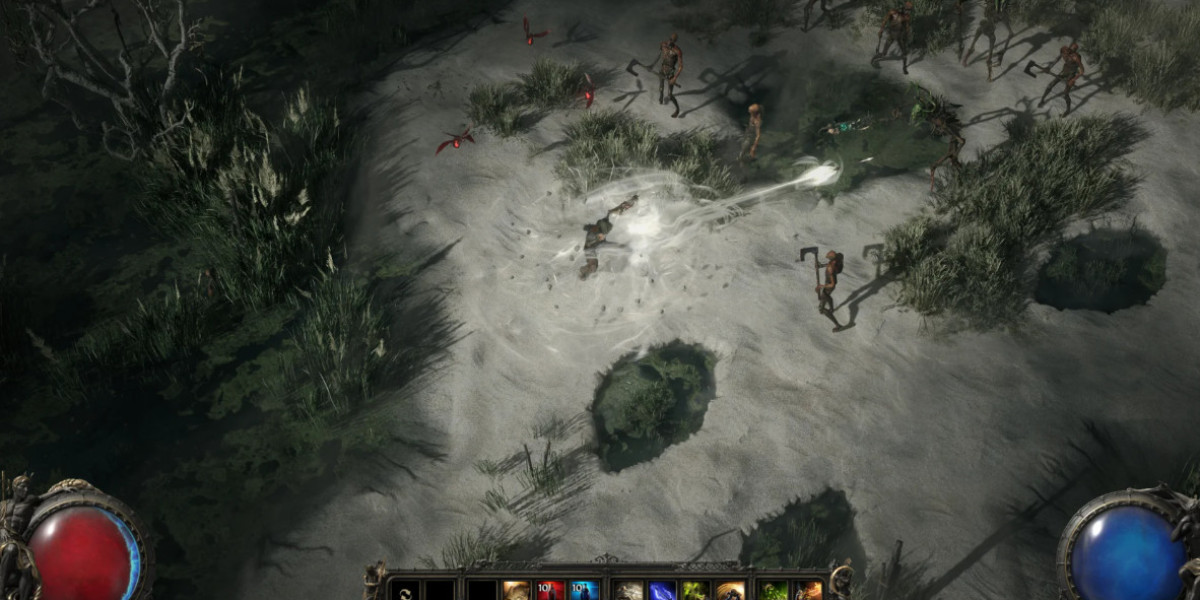Activate the blue lightning skill

[662, 591]
